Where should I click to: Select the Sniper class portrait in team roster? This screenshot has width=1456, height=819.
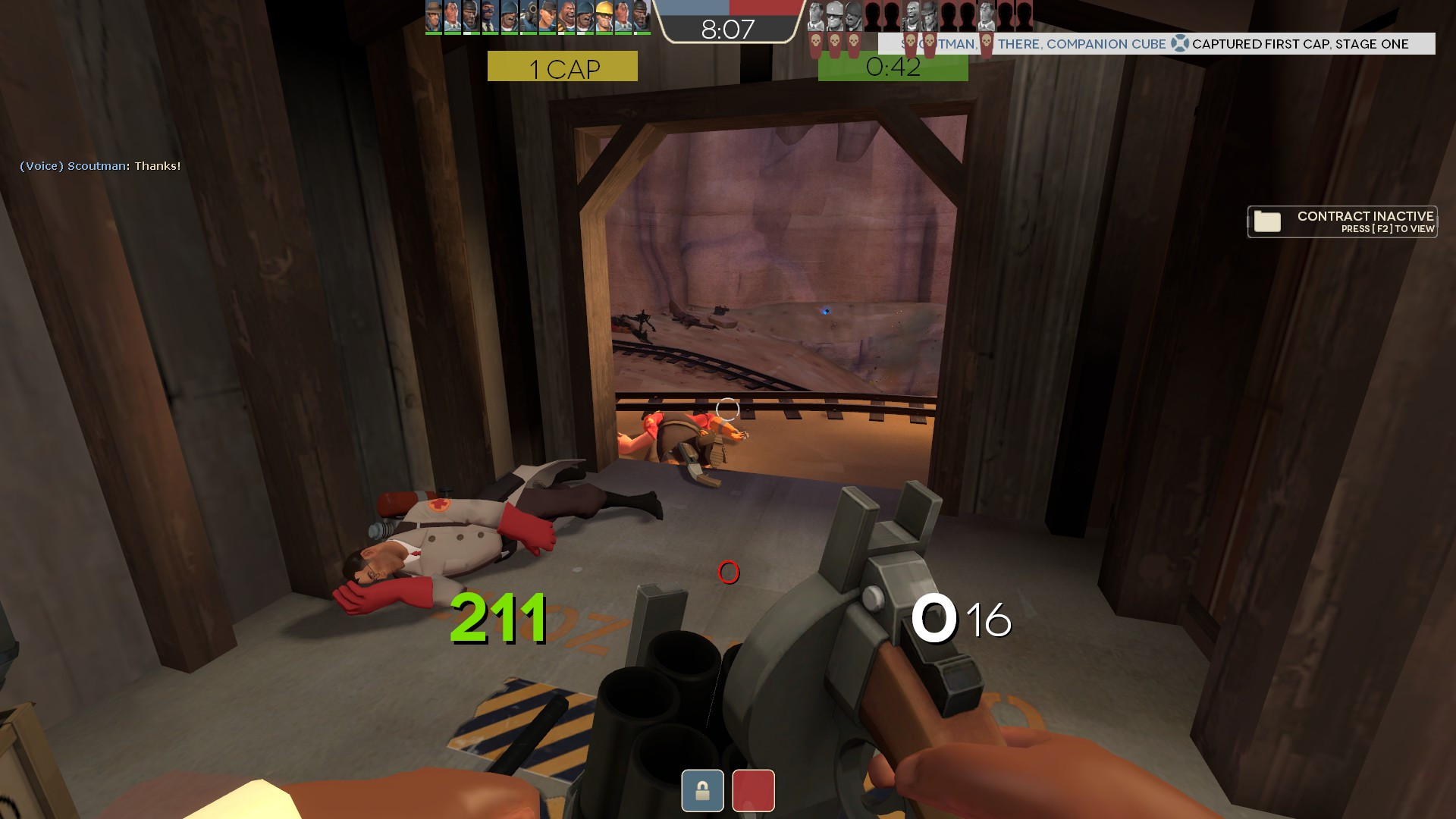(433, 15)
